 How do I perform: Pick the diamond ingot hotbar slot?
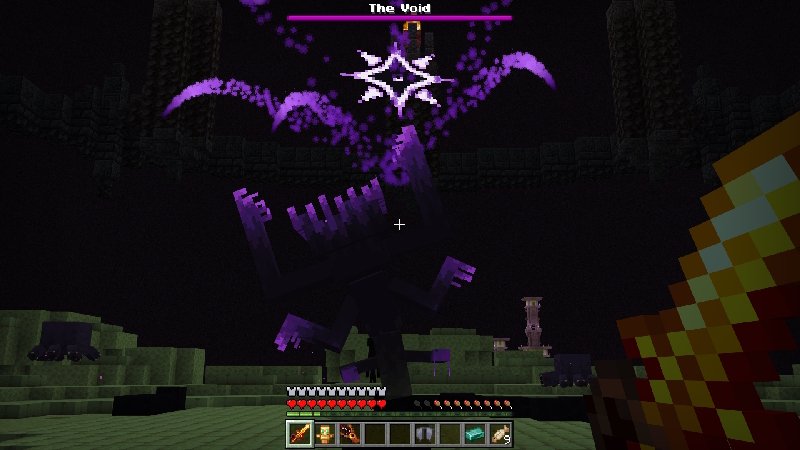pos(474,433)
